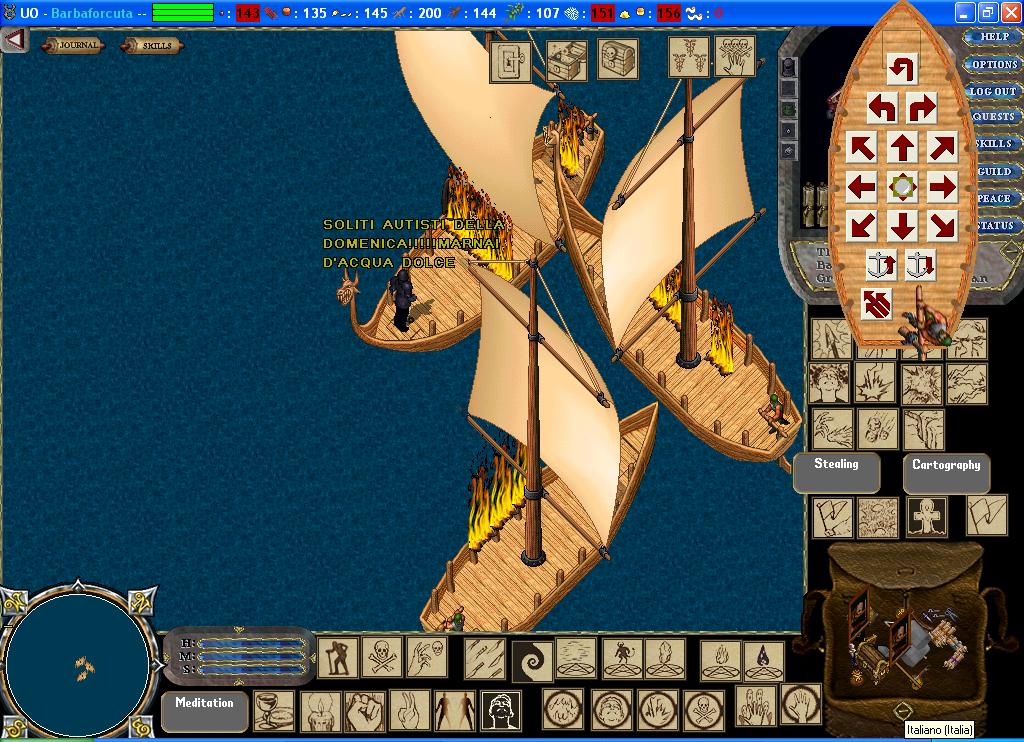1024x742 pixels.
Task: Stop the ship with the center button
Action: tap(902, 186)
